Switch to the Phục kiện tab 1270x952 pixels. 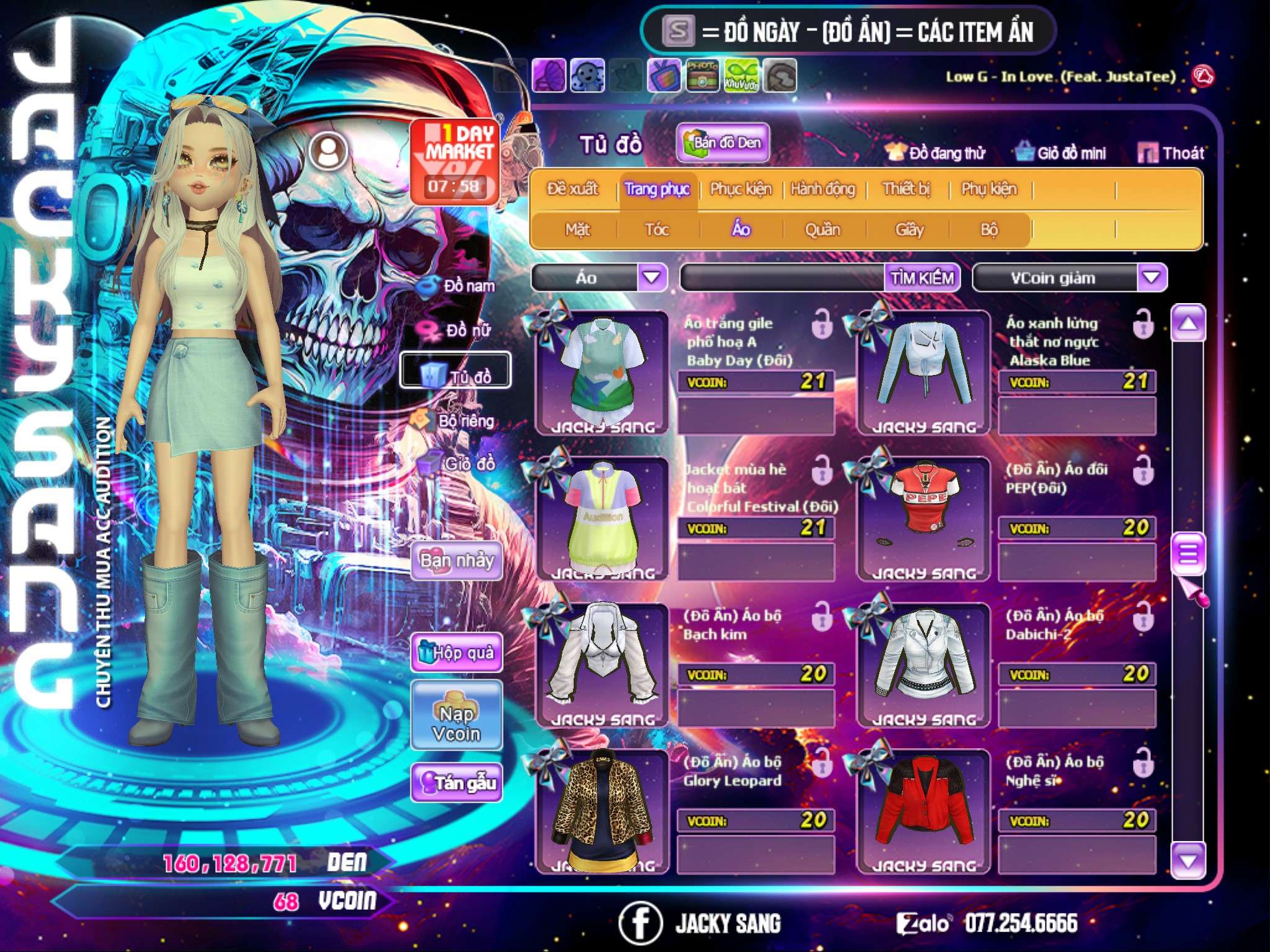tap(740, 189)
